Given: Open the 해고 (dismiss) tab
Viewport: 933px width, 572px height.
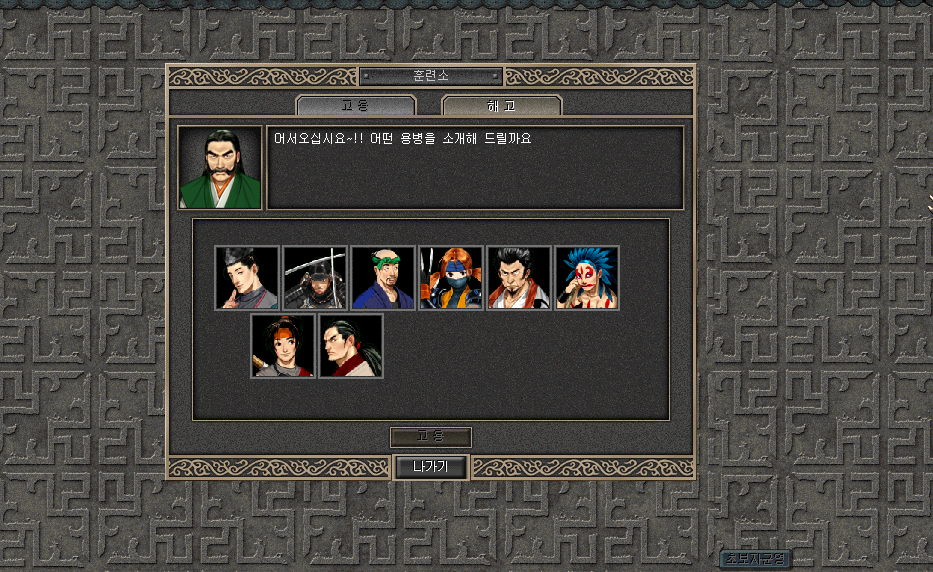Looking at the screenshot, I should click(501, 105).
